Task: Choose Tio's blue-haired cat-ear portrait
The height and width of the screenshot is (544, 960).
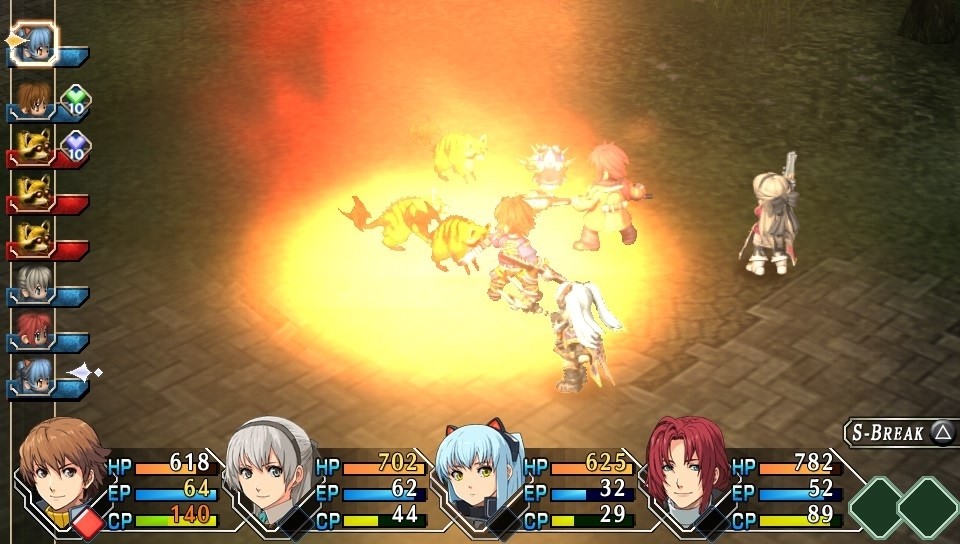Action: tap(476, 468)
